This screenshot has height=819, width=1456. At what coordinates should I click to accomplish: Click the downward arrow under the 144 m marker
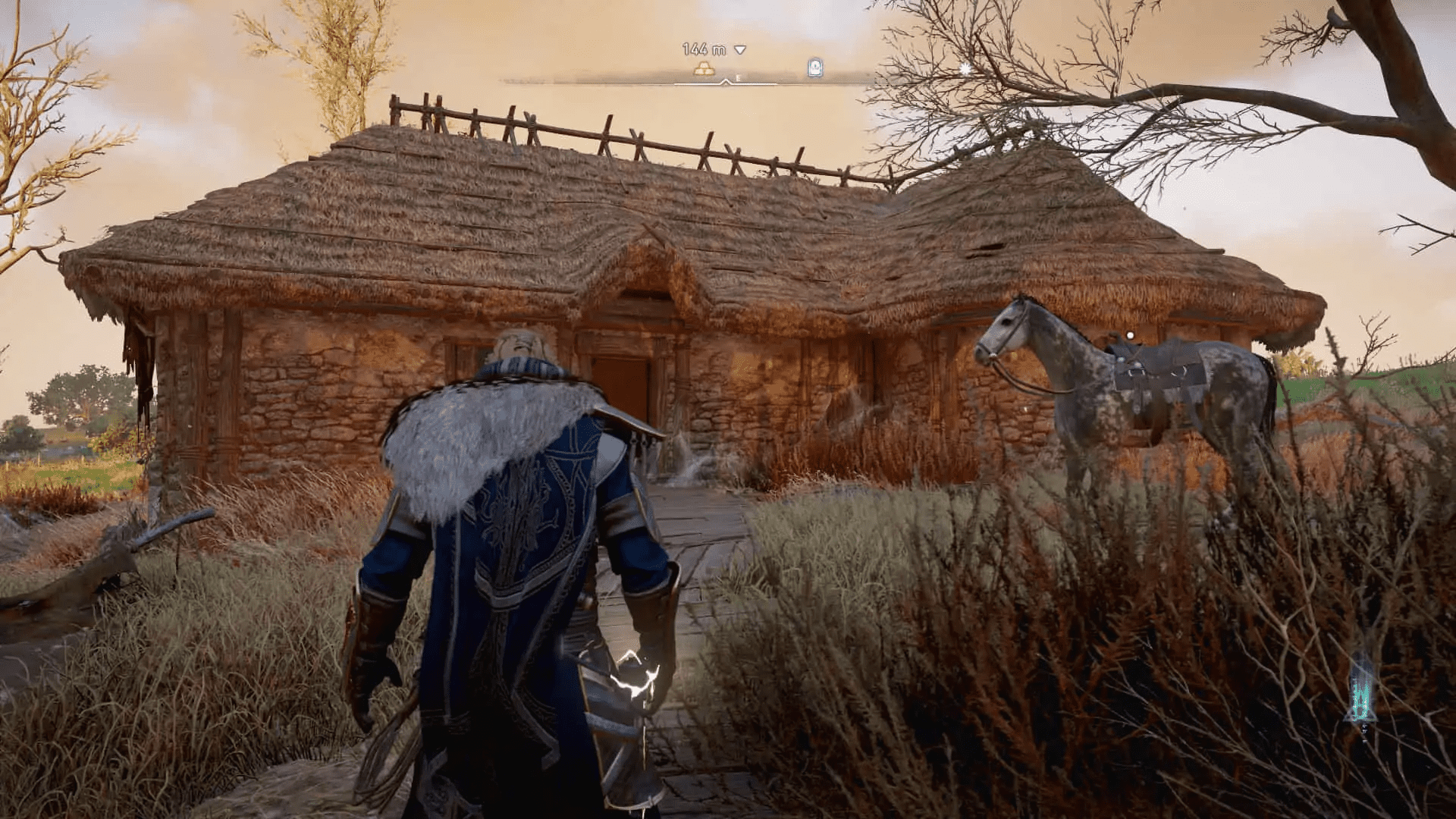click(740, 49)
